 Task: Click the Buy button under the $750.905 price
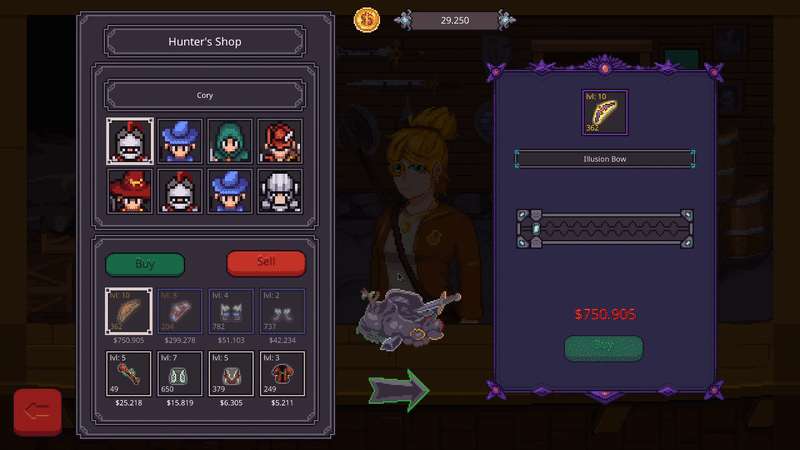tap(603, 348)
